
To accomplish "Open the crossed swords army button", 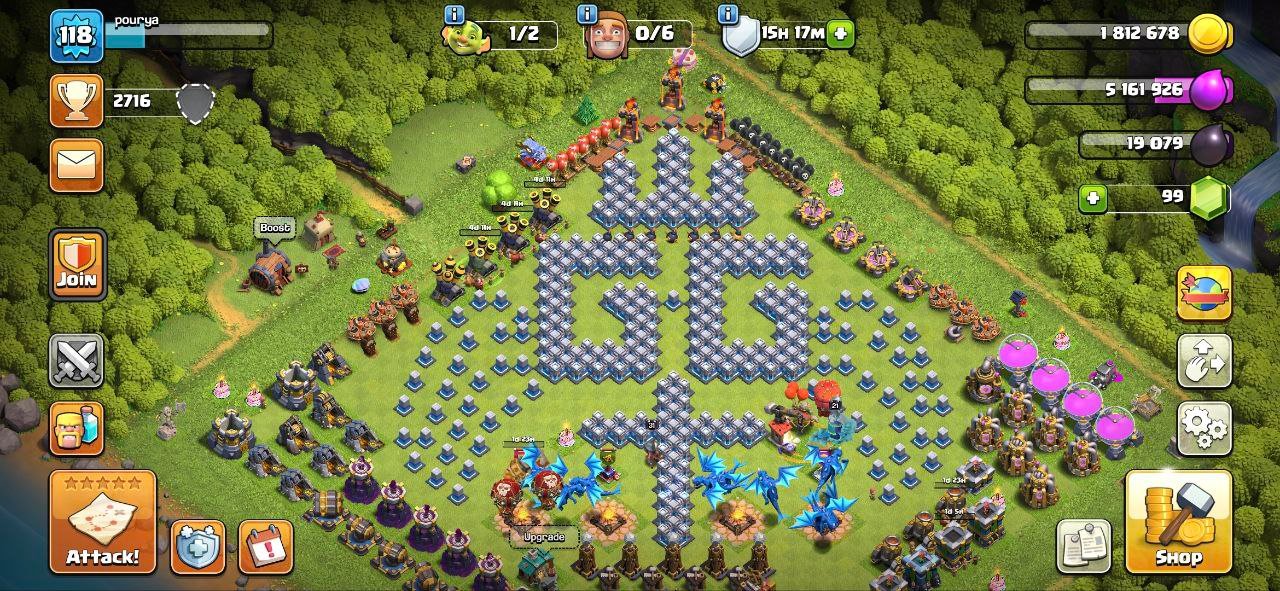I will pos(77,360).
